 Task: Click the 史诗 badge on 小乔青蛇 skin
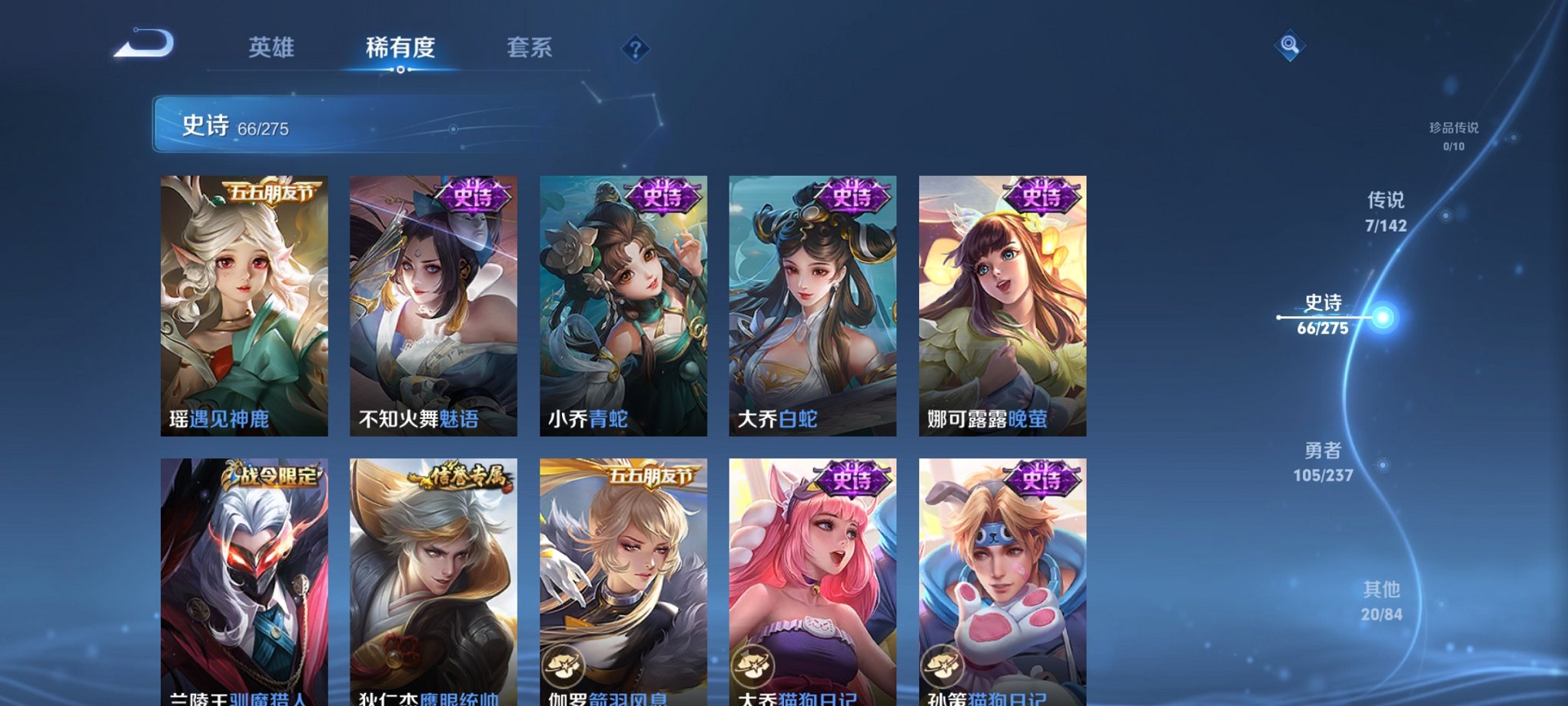pos(662,198)
